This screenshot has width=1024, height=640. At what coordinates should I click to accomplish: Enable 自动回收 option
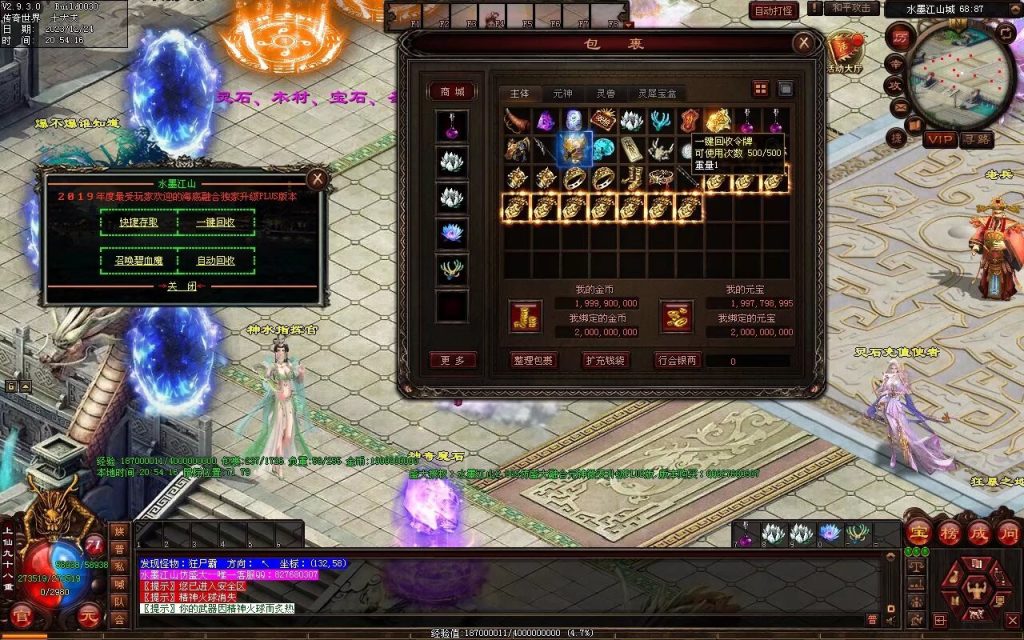tap(216, 261)
